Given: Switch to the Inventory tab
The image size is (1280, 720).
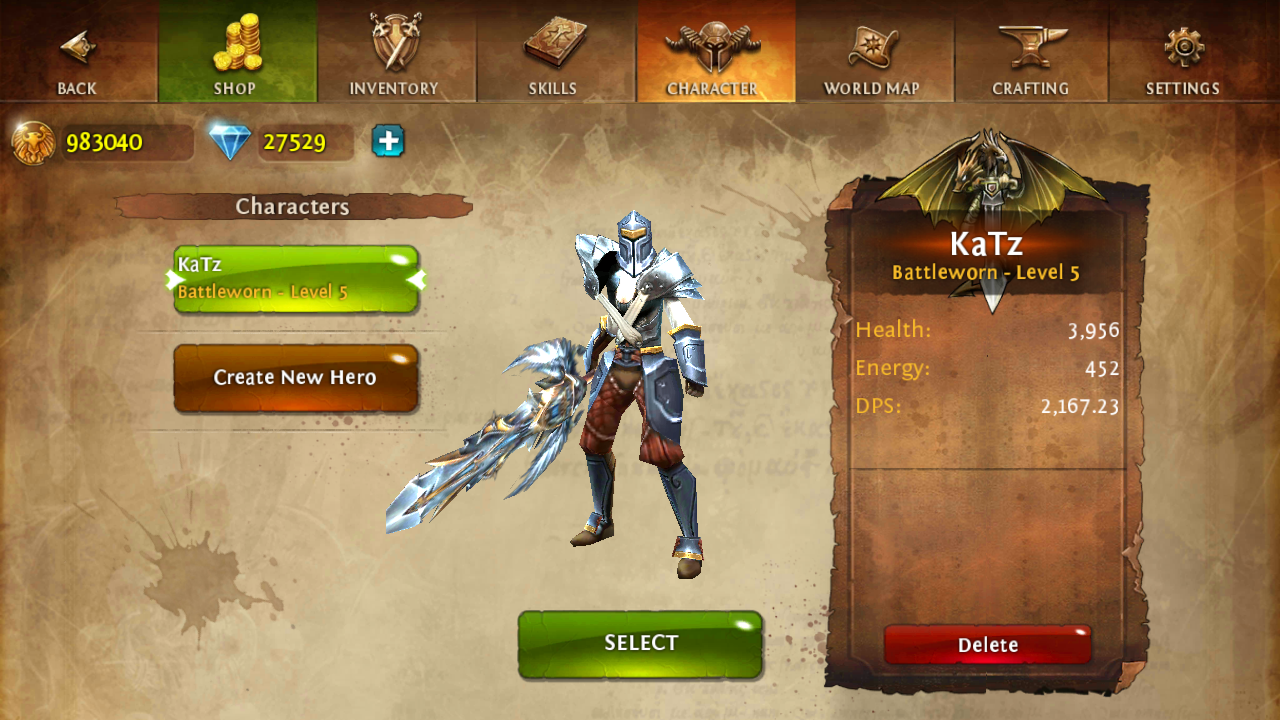Looking at the screenshot, I should tap(395, 52).
